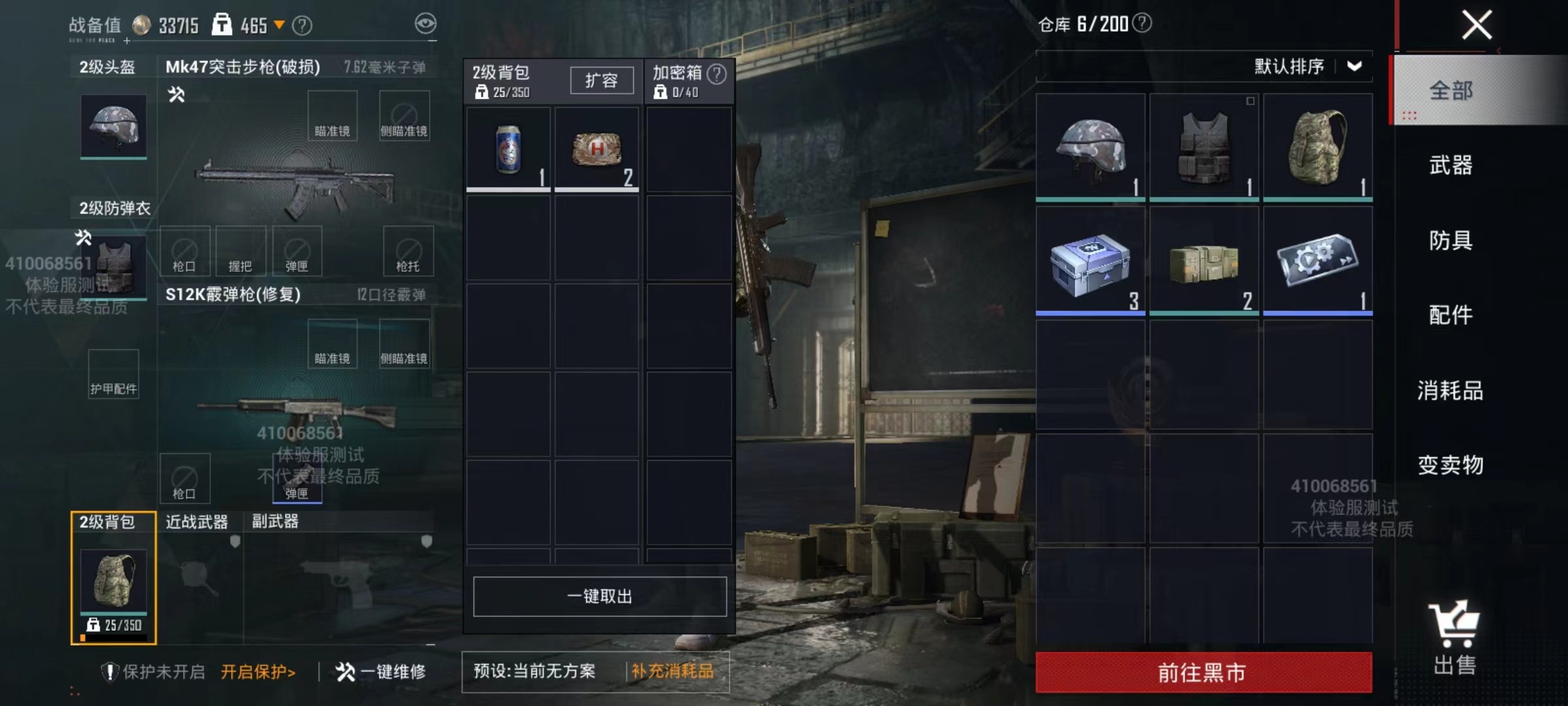Open the 加密箱 help question mark icon
This screenshot has width=1568, height=706.
(x=716, y=74)
